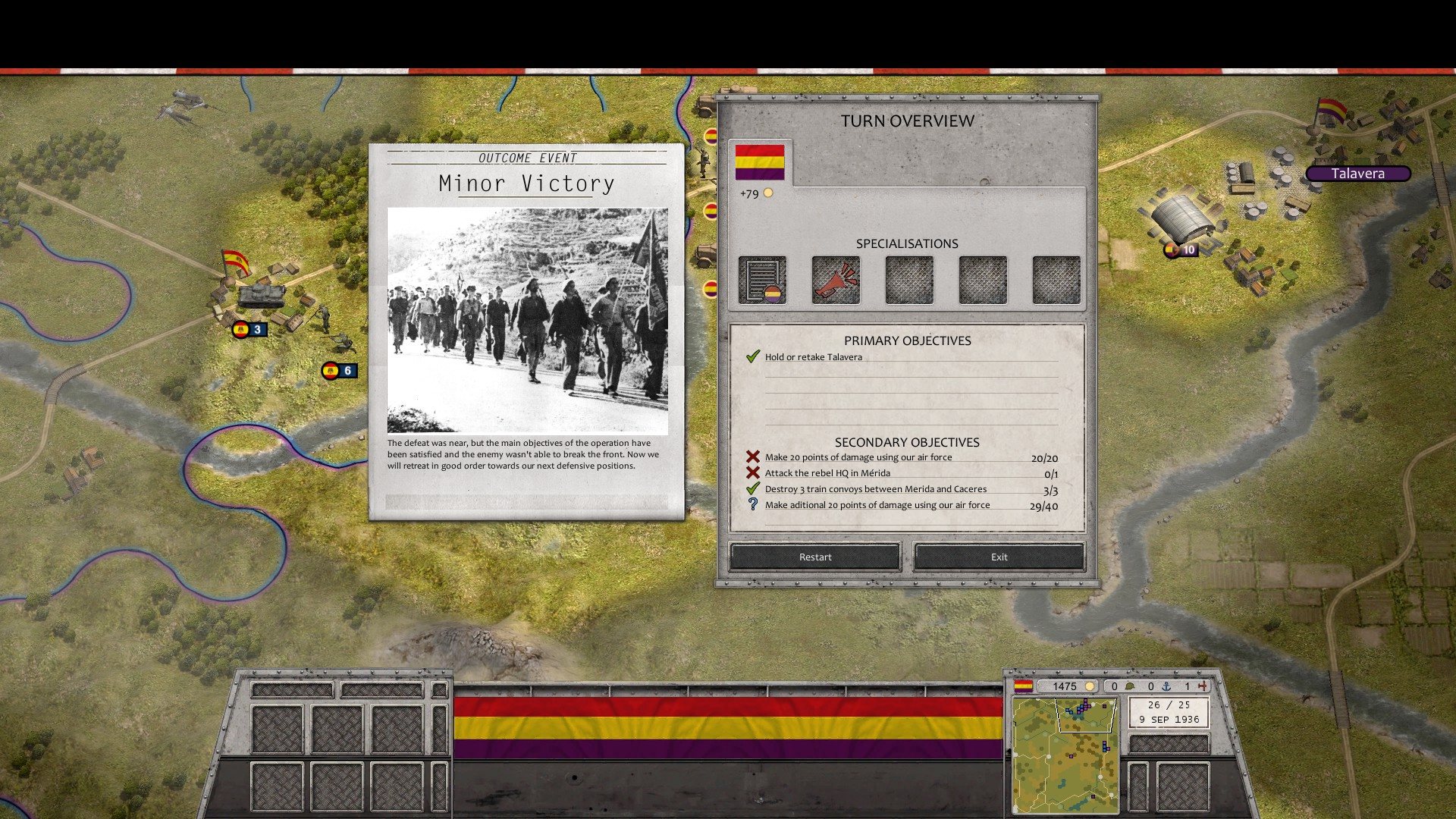The height and width of the screenshot is (819, 1456).
Task: Select the propaganda megaphone specialization
Action: (835, 280)
